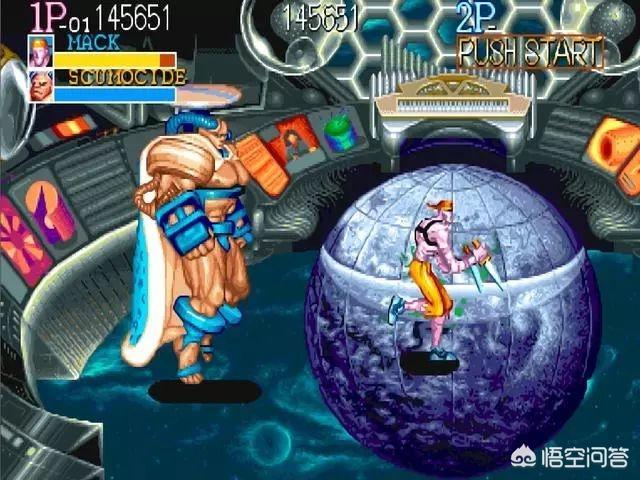Select the Scumocide boss portrait
Viewport: 640px width, 480px height.
point(41,83)
